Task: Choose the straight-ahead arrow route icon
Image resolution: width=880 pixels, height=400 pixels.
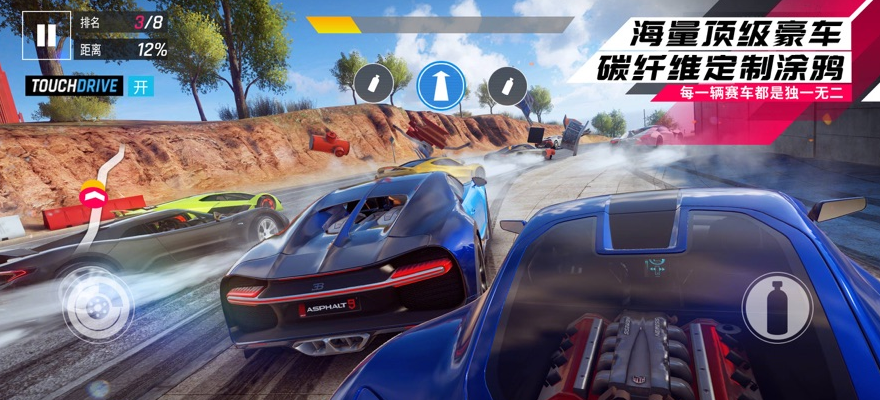Action: (x=441, y=84)
